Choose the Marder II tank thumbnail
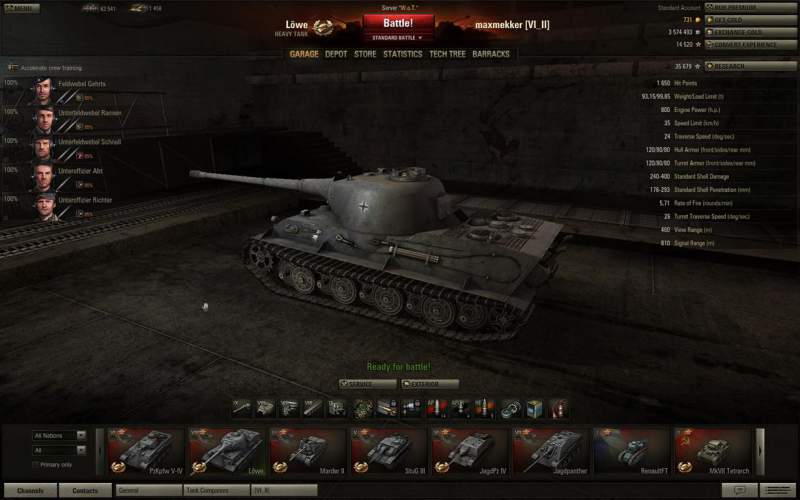This screenshot has width=800, height=500. click(308, 451)
